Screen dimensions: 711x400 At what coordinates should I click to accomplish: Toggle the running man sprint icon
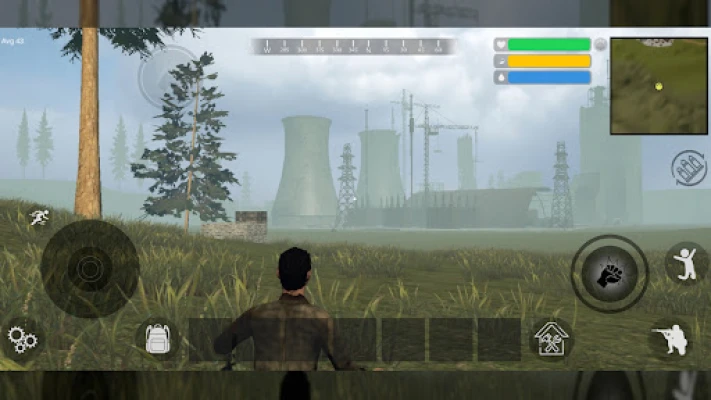[x=39, y=217]
